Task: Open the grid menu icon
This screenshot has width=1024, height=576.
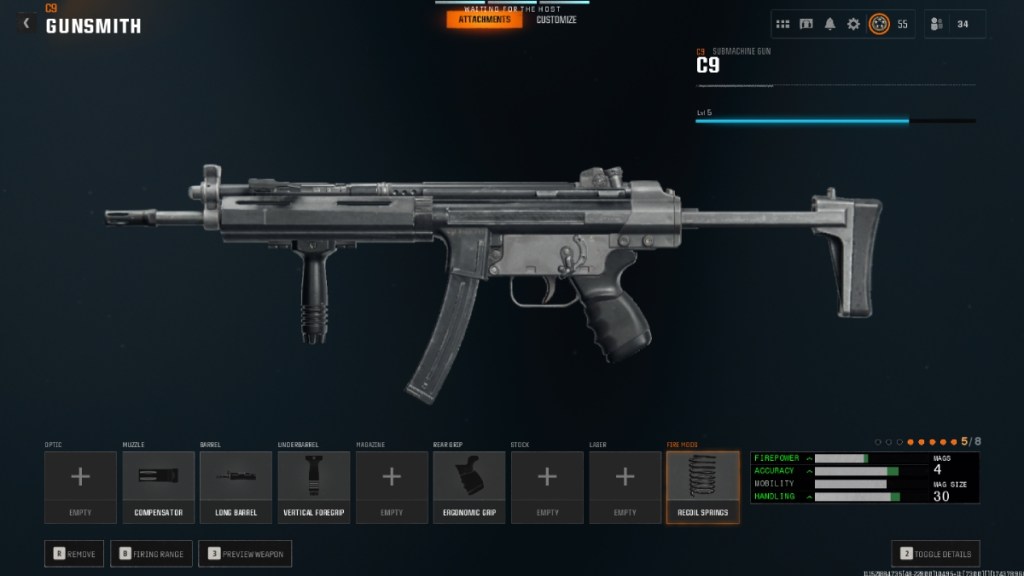Action: [x=783, y=24]
